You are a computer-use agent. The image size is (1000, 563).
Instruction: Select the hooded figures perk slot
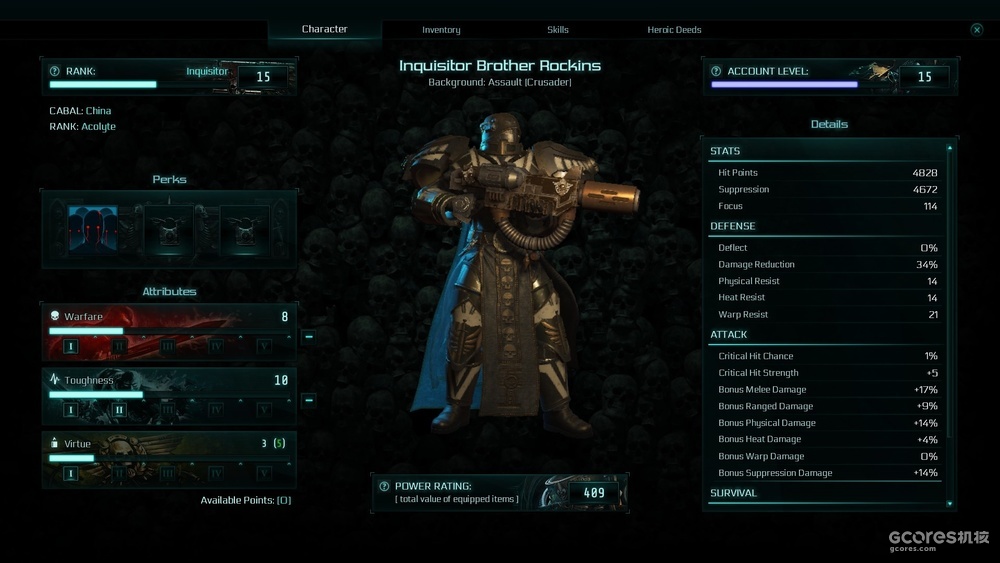click(x=93, y=230)
